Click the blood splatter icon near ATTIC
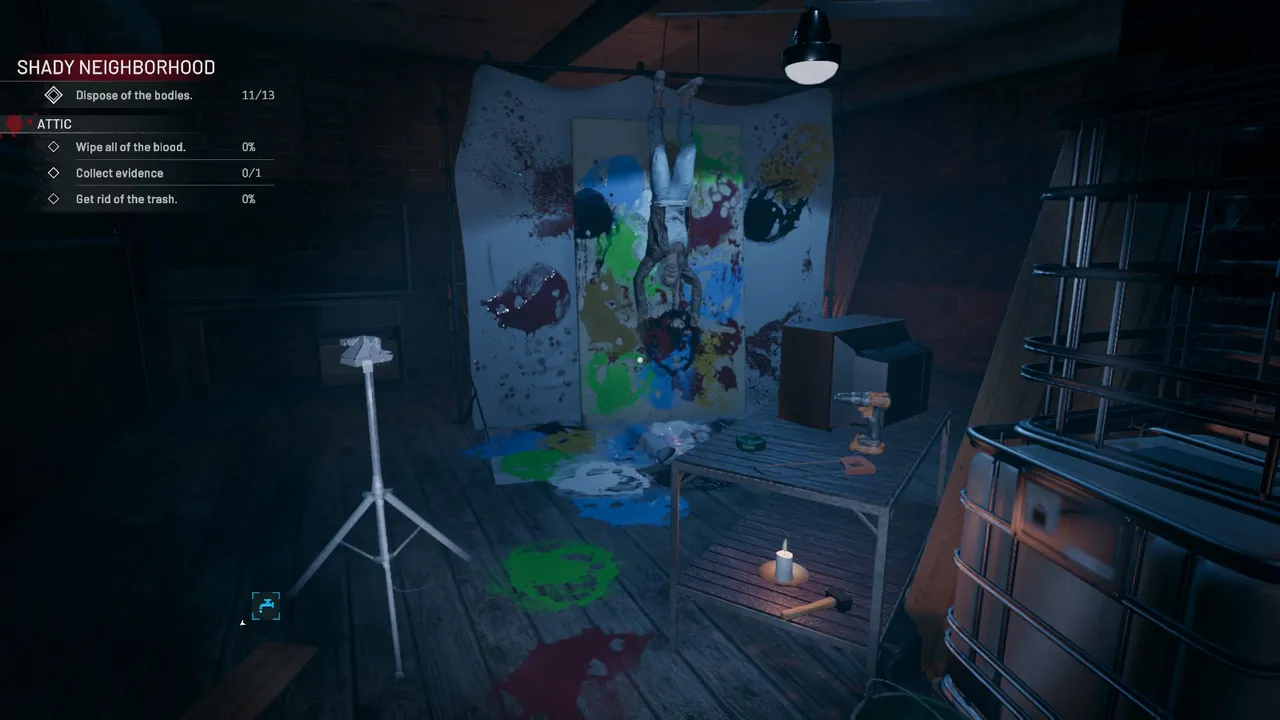Screen dimensions: 1280x720 (x=14, y=123)
